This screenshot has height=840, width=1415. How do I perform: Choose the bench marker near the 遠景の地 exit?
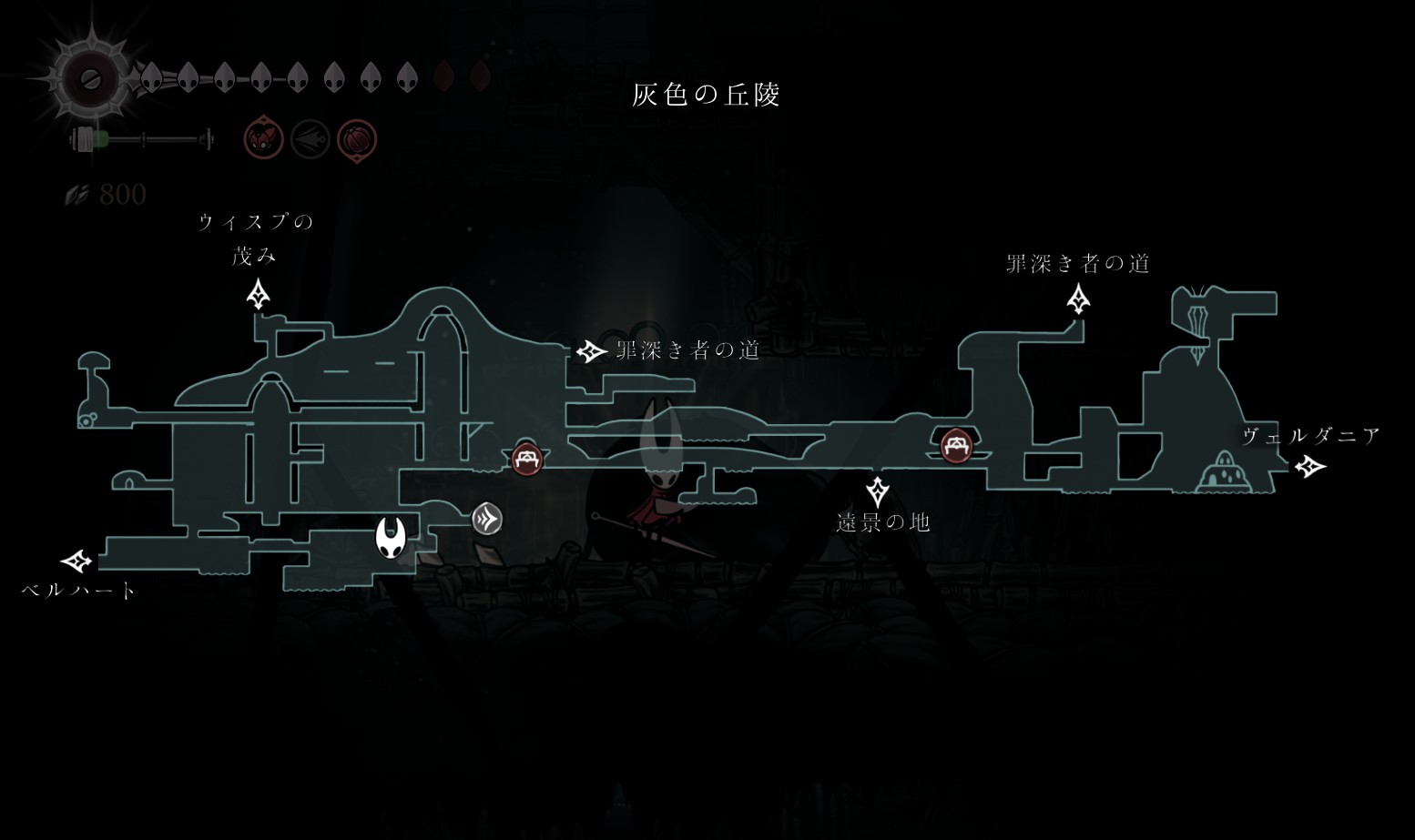pos(954,446)
